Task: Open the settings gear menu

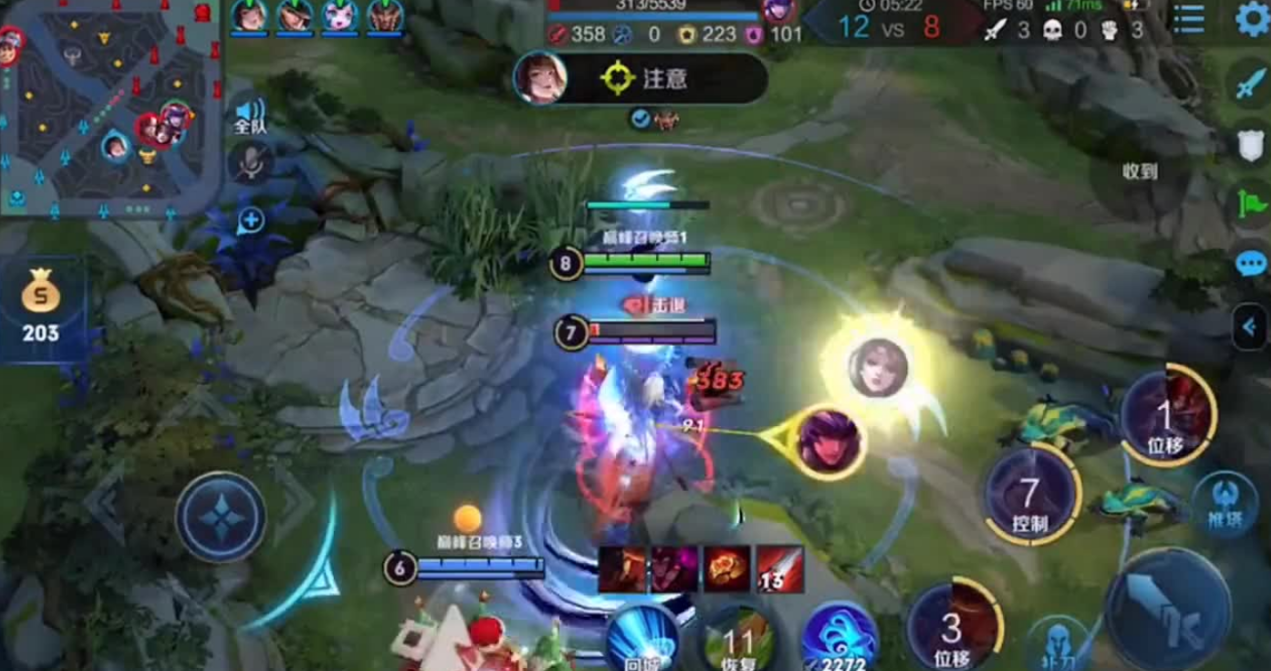Action: point(1252,19)
